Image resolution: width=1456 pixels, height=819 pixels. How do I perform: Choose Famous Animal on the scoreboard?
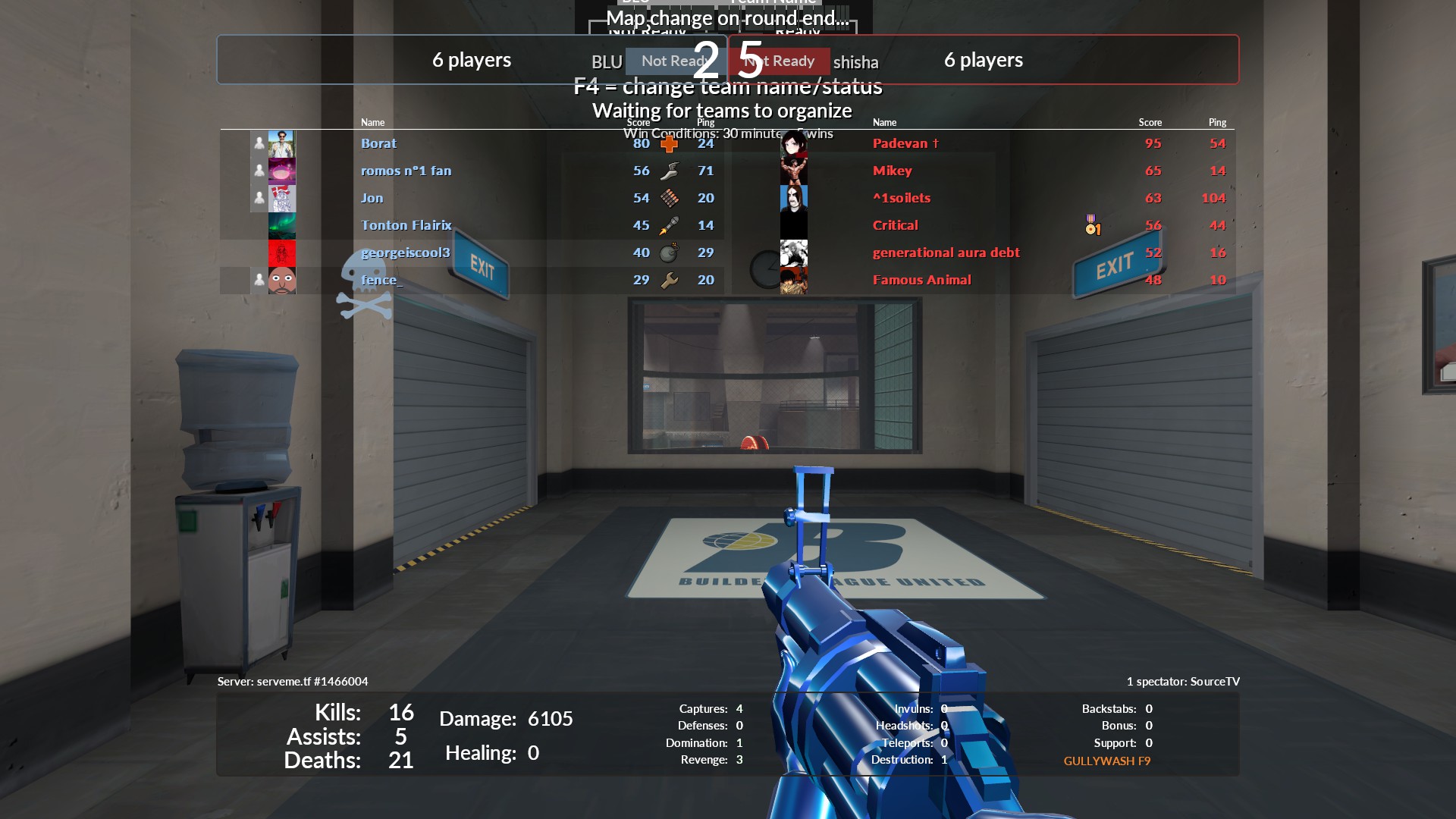[x=921, y=280]
